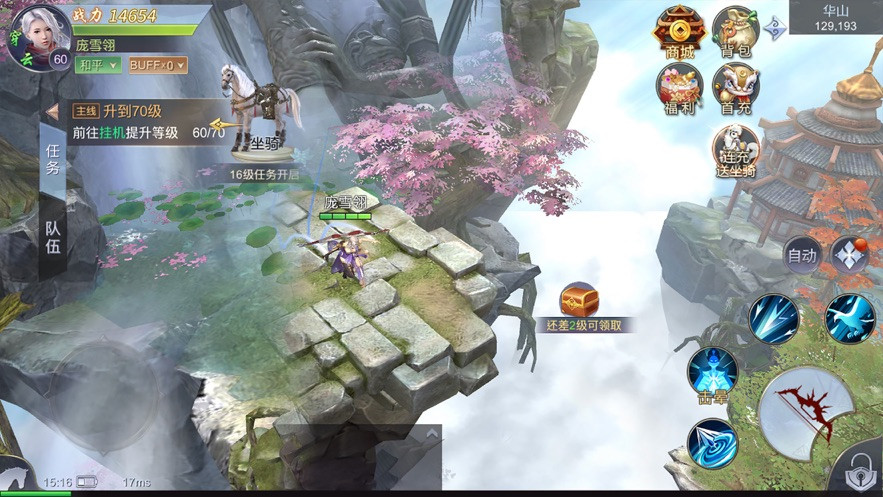Image resolution: width=883 pixels, height=497 pixels.
Task: Expand the bottom chat panel arrow
Action: (432, 435)
